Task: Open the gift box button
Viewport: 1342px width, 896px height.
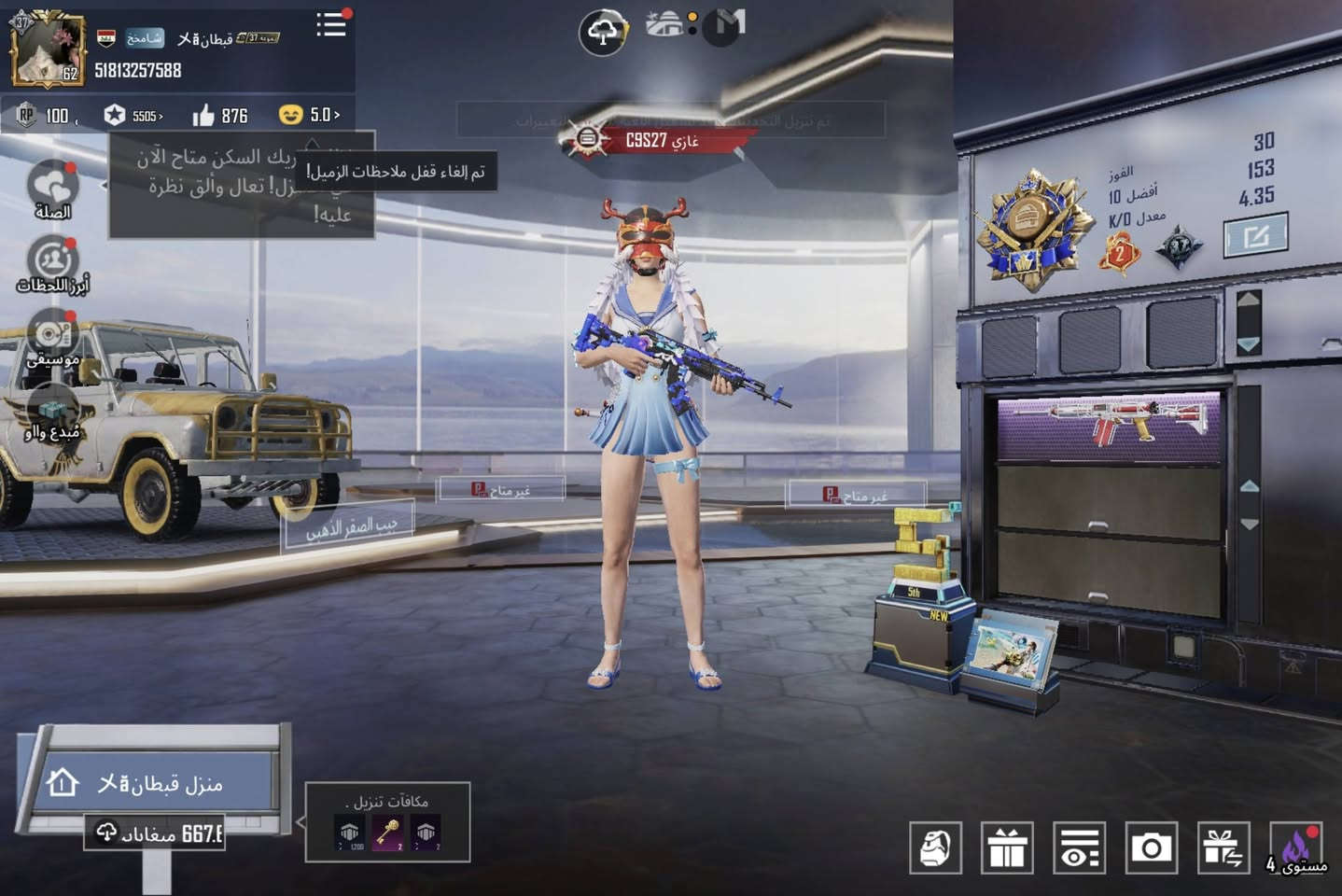Action: click(1007, 847)
